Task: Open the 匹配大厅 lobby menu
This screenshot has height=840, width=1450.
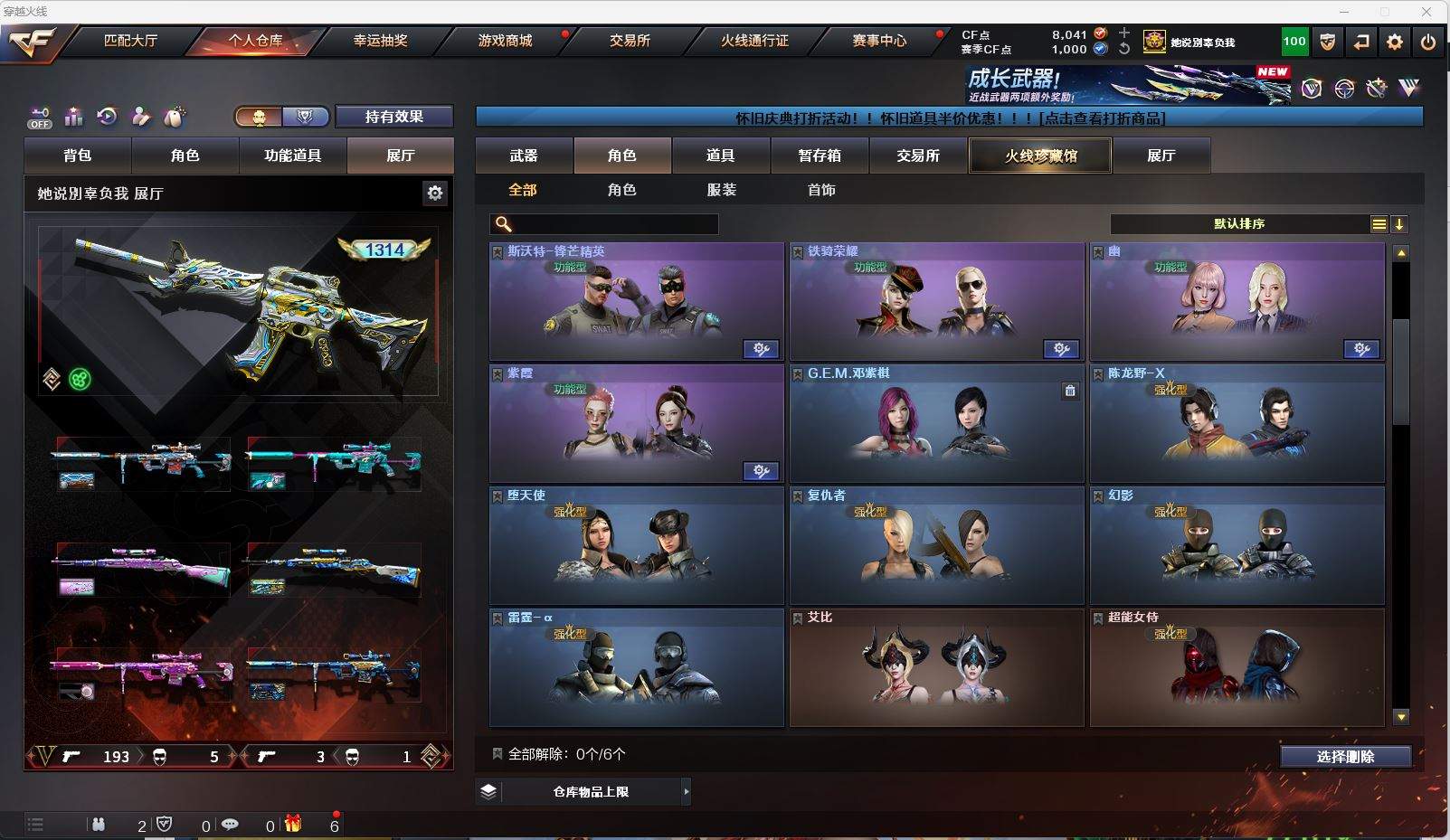Action: click(130, 41)
